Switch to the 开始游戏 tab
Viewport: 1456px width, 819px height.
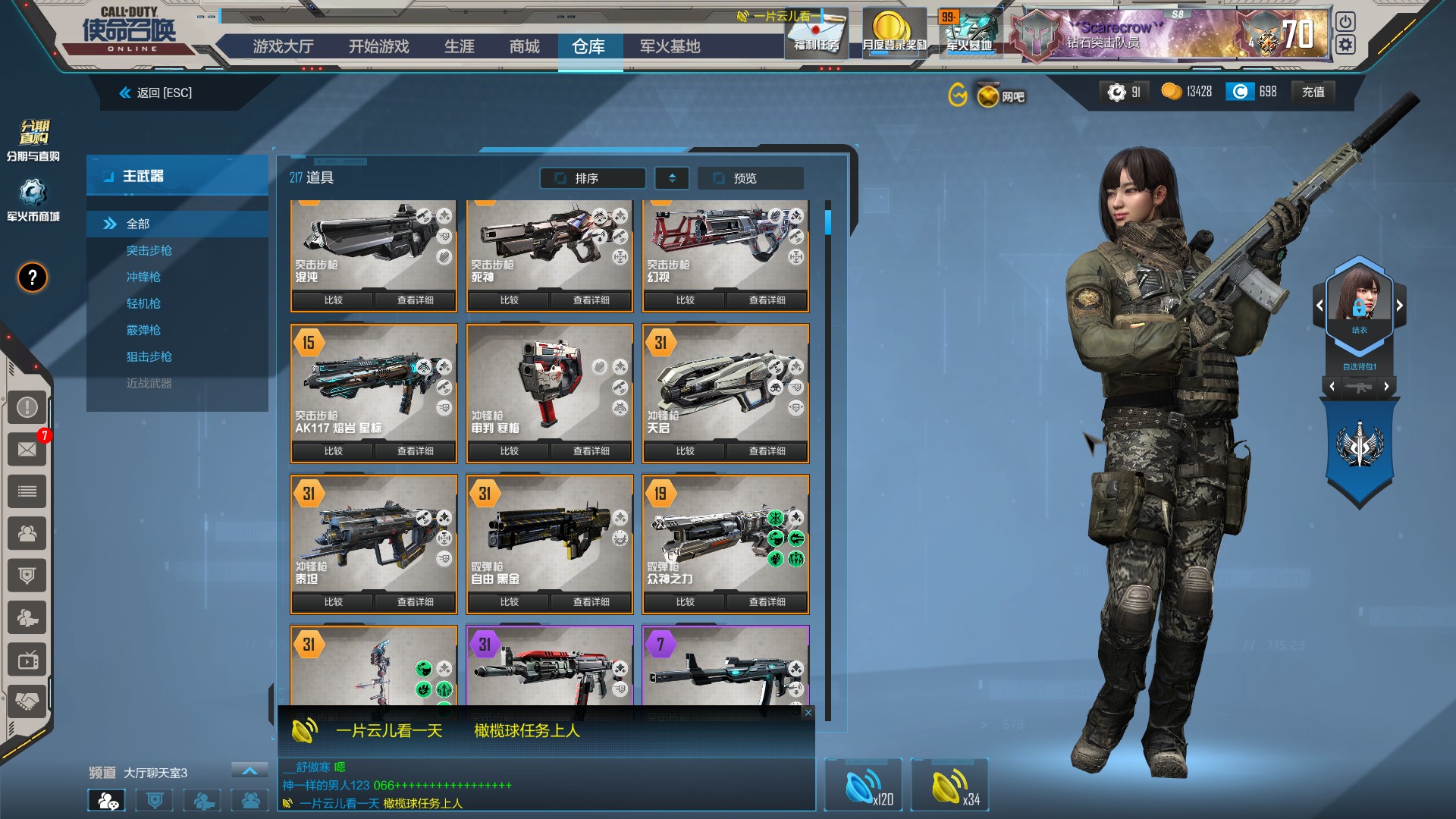tap(378, 47)
